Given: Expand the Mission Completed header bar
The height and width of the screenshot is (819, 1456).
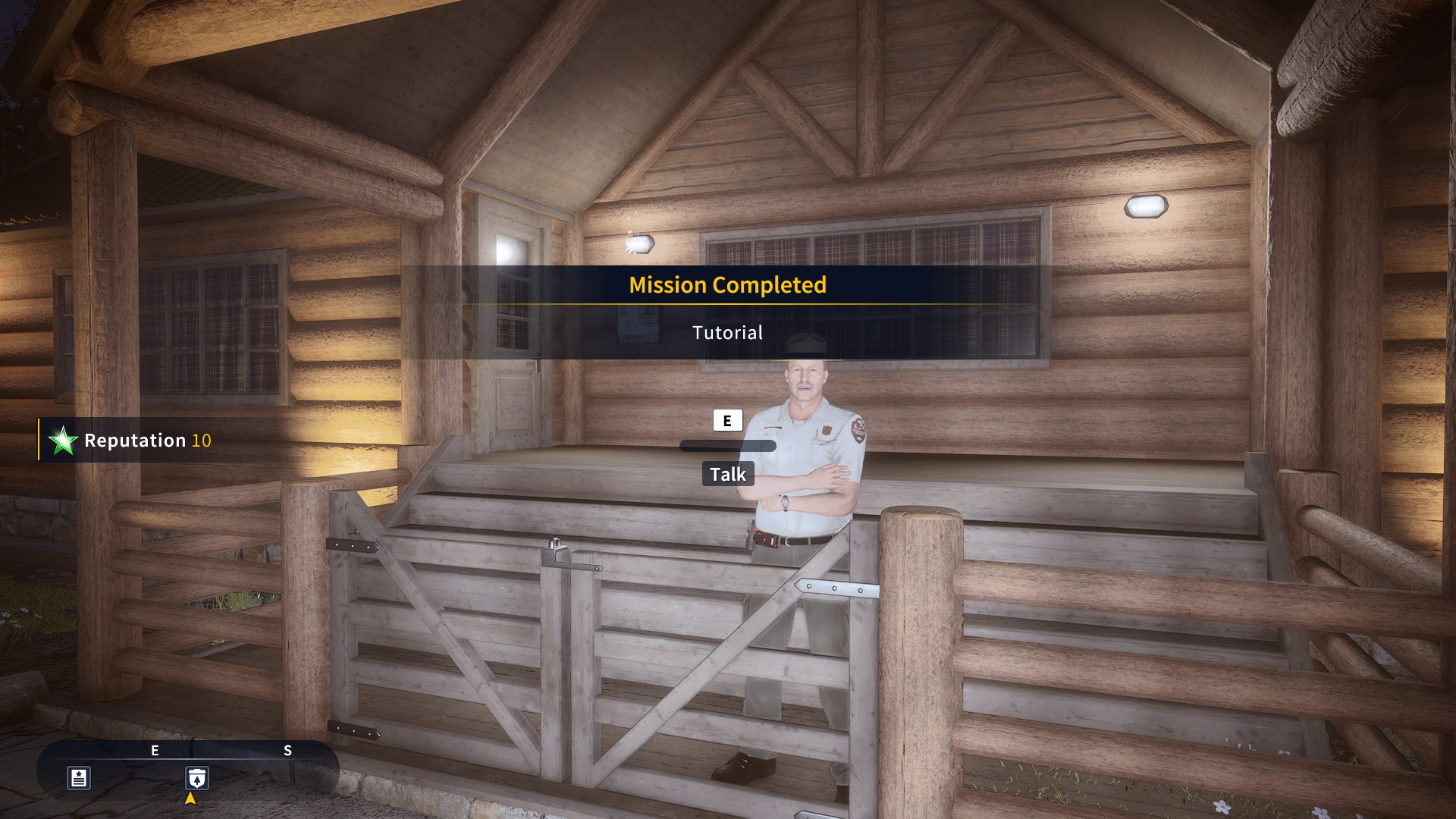Looking at the screenshot, I should [x=727, y=286].
